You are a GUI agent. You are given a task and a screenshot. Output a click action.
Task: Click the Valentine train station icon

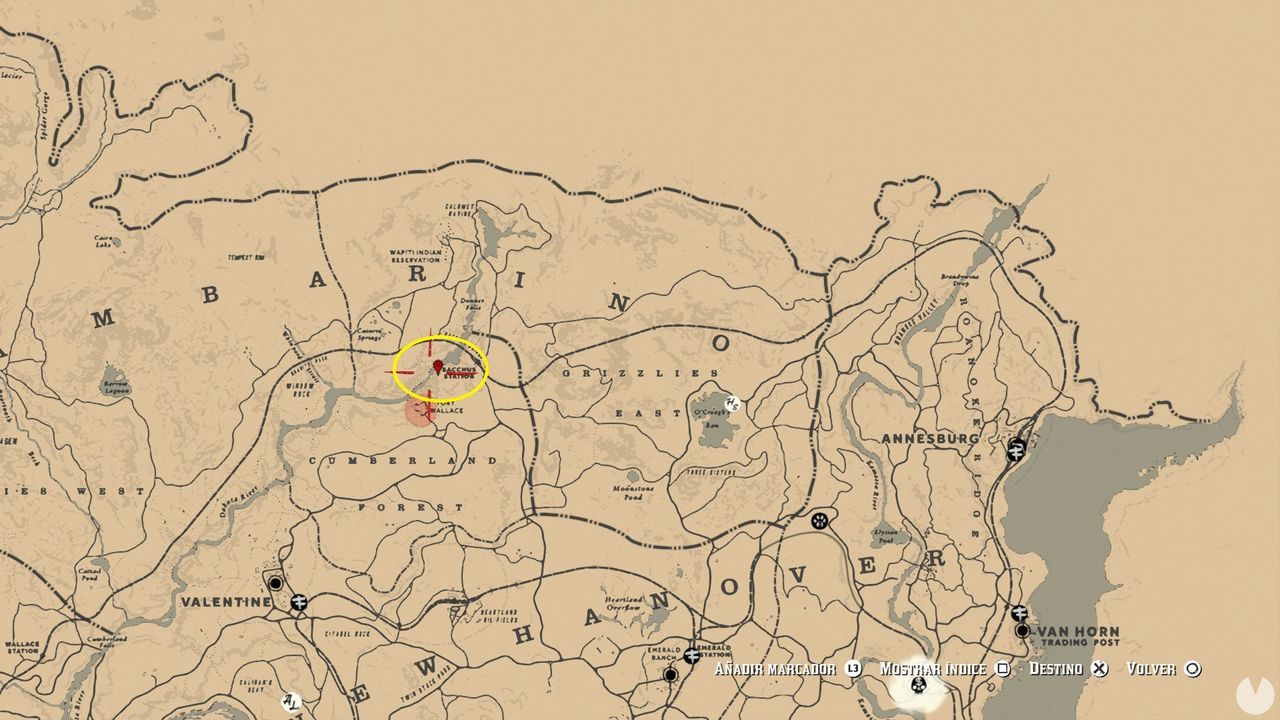click(299, 602)
